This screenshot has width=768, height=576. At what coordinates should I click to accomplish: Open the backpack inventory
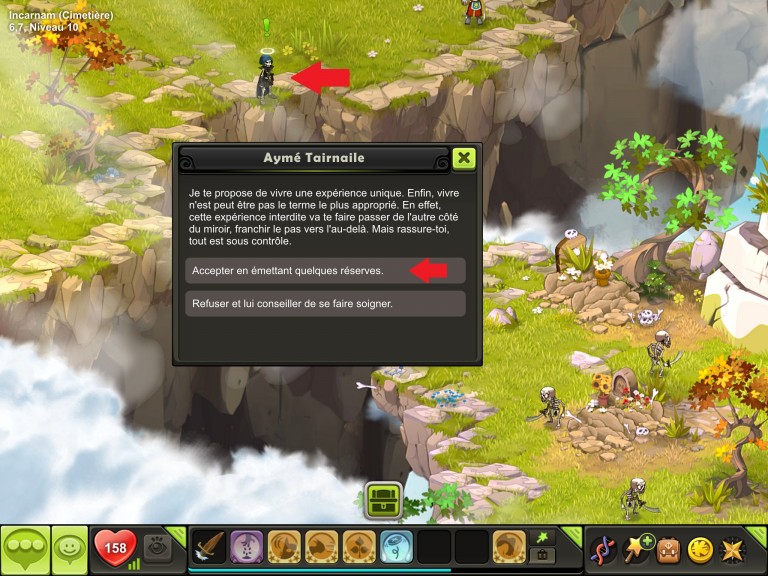[x=669, y=549]
